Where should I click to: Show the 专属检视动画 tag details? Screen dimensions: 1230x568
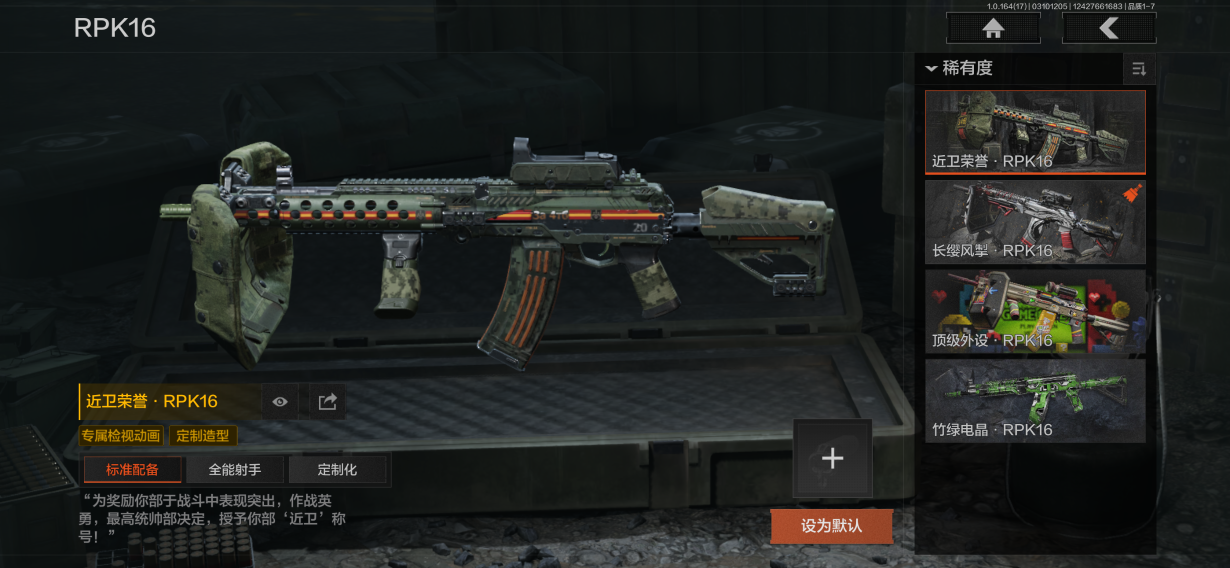click(122, 436)
